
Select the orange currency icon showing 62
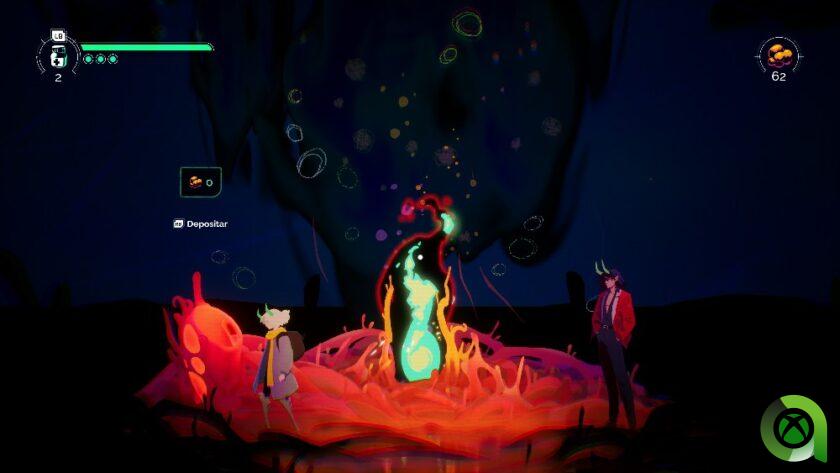click(777, 54)
